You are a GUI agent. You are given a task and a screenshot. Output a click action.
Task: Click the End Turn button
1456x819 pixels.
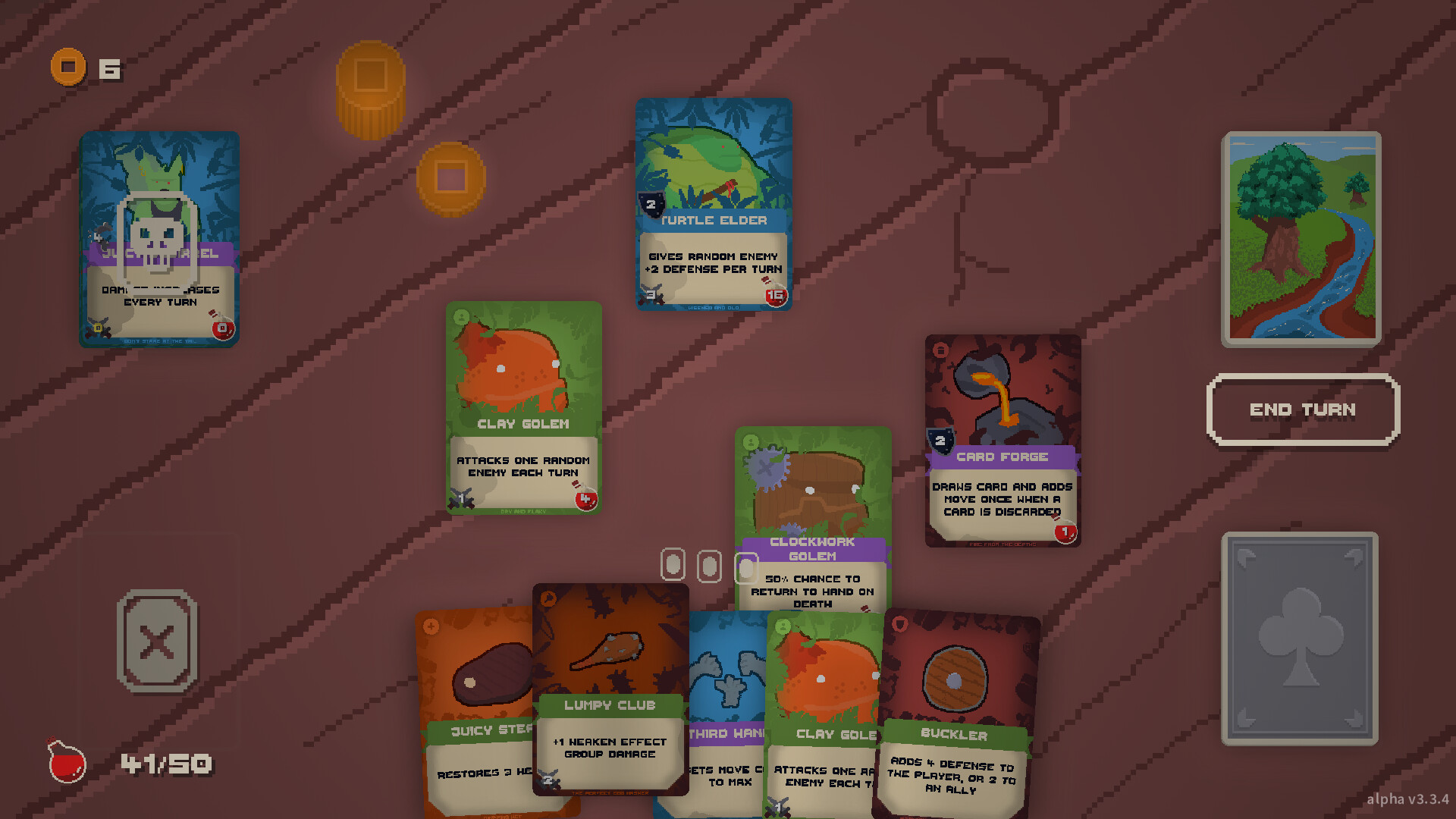point(1302,409)
